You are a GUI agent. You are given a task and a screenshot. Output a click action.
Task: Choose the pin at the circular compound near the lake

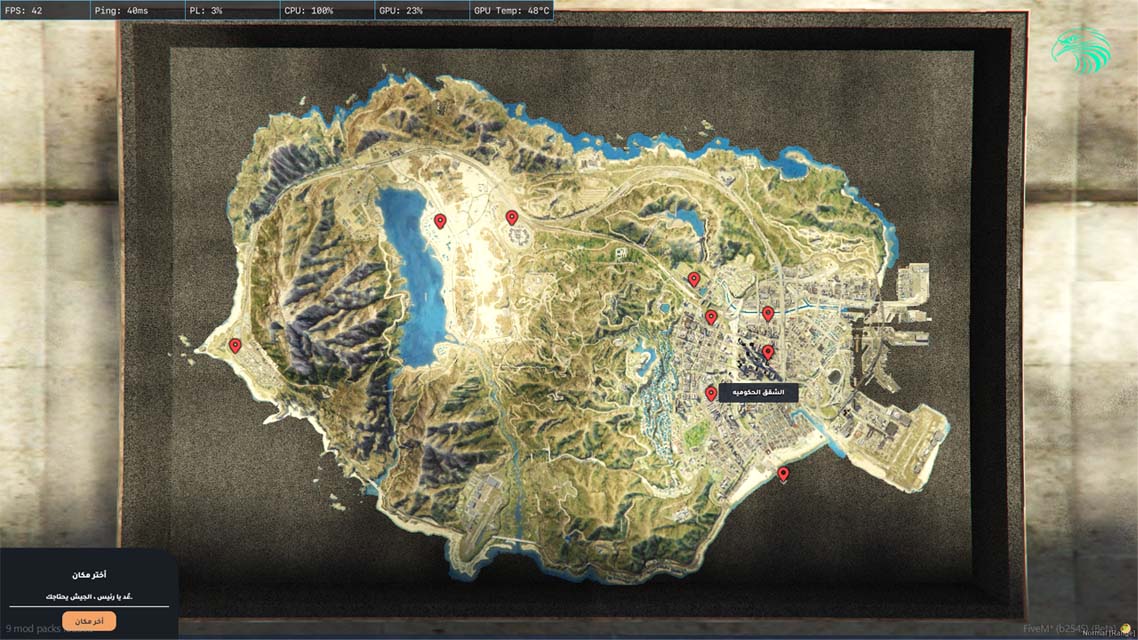tap(512, 217)
